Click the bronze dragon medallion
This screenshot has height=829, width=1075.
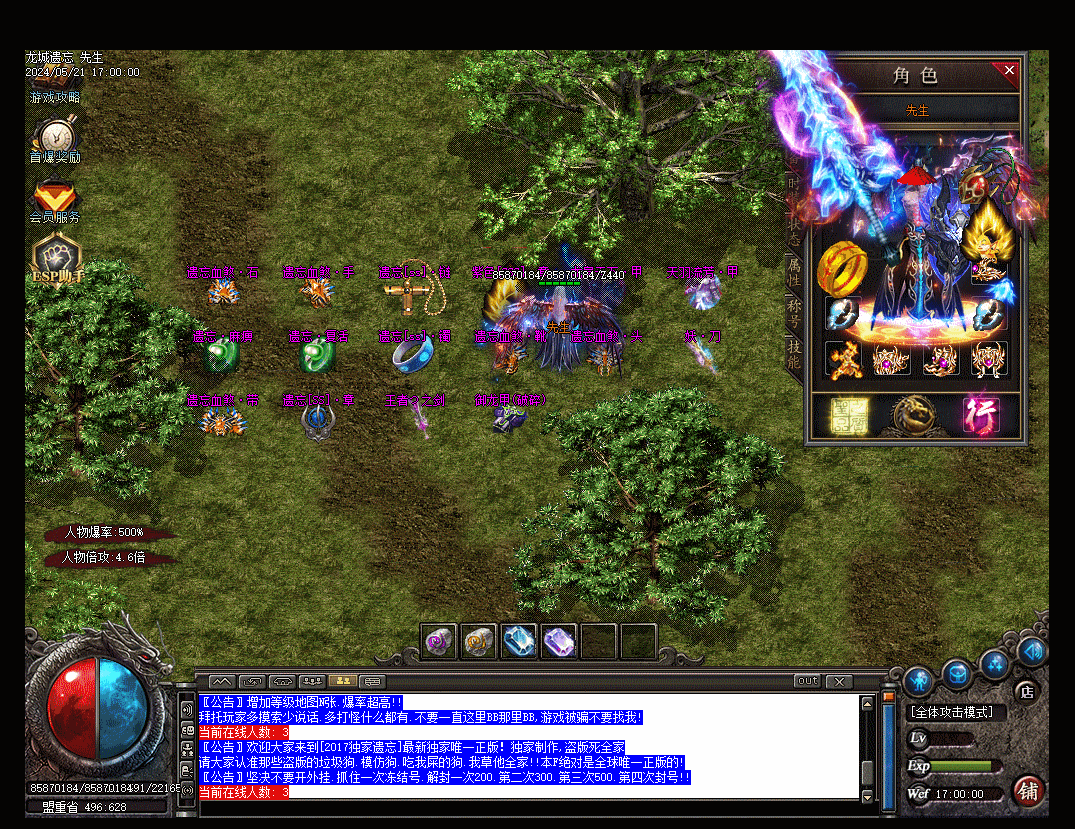click(x=914, y=415)
